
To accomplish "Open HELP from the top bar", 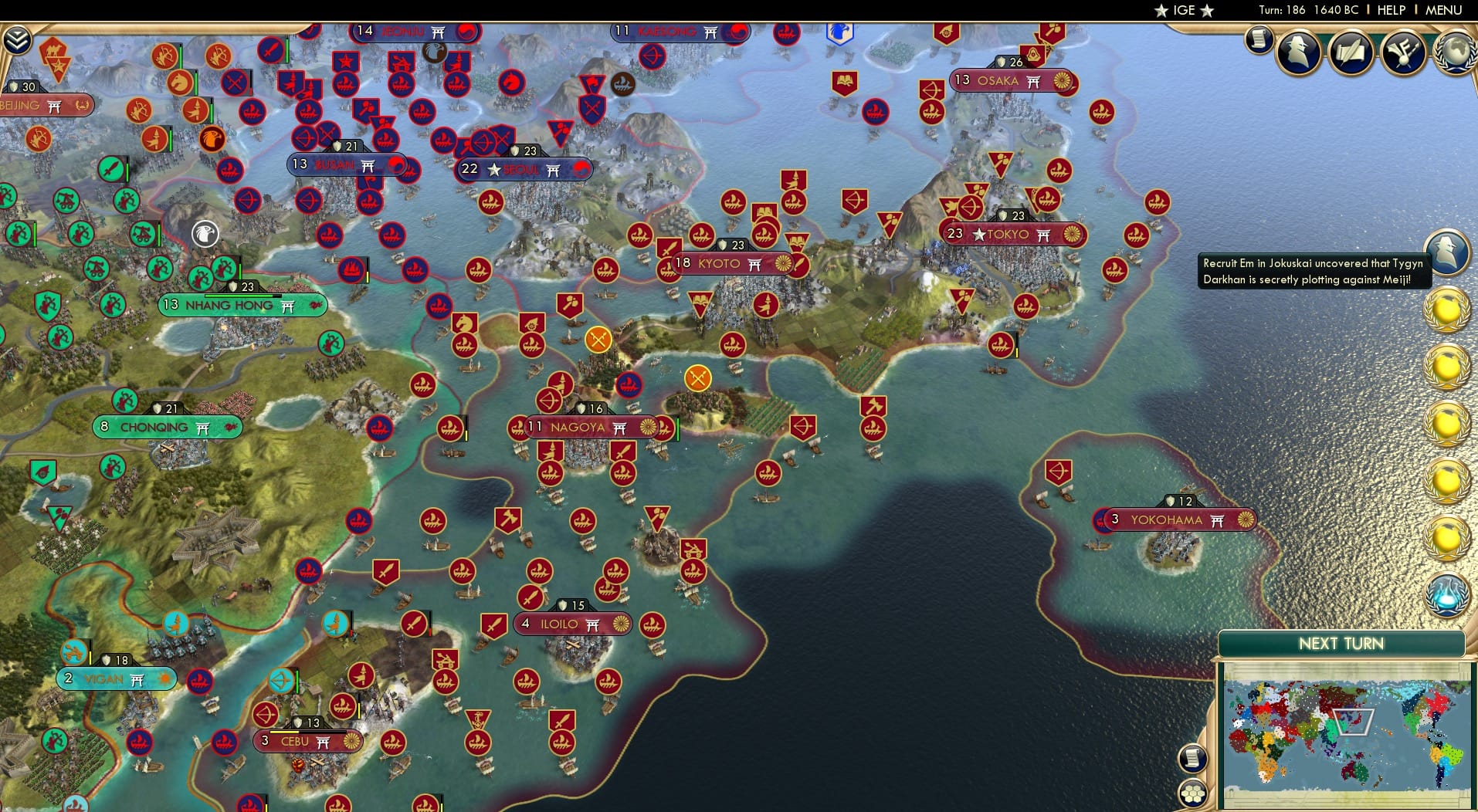I will click(1392, 10).
